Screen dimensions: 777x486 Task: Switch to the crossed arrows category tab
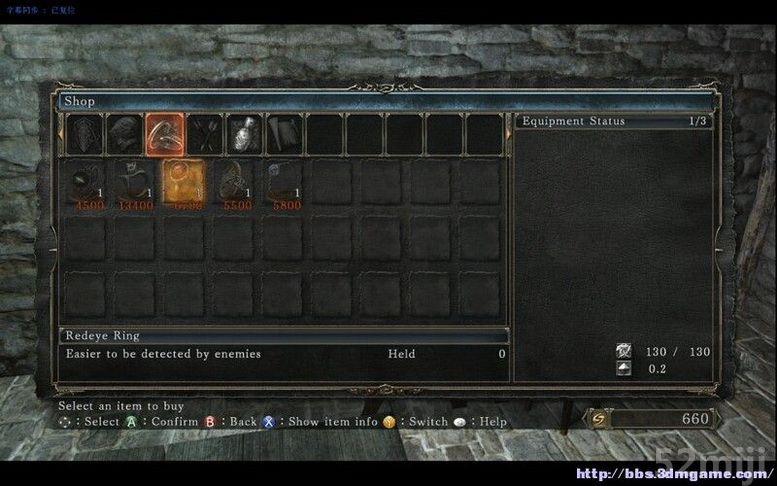(205, 133)
